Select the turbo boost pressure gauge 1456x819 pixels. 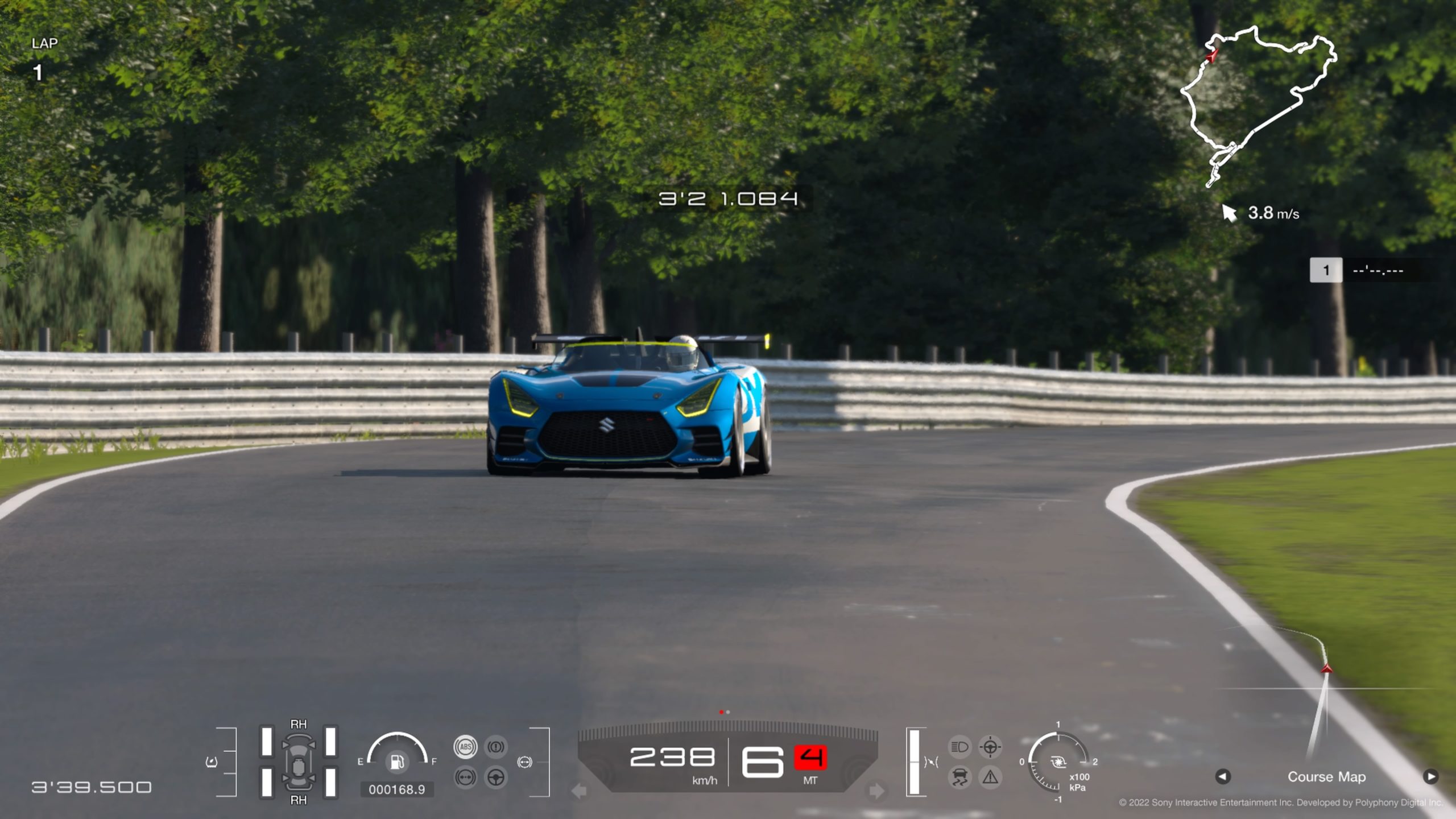(x=1058, y=762)
